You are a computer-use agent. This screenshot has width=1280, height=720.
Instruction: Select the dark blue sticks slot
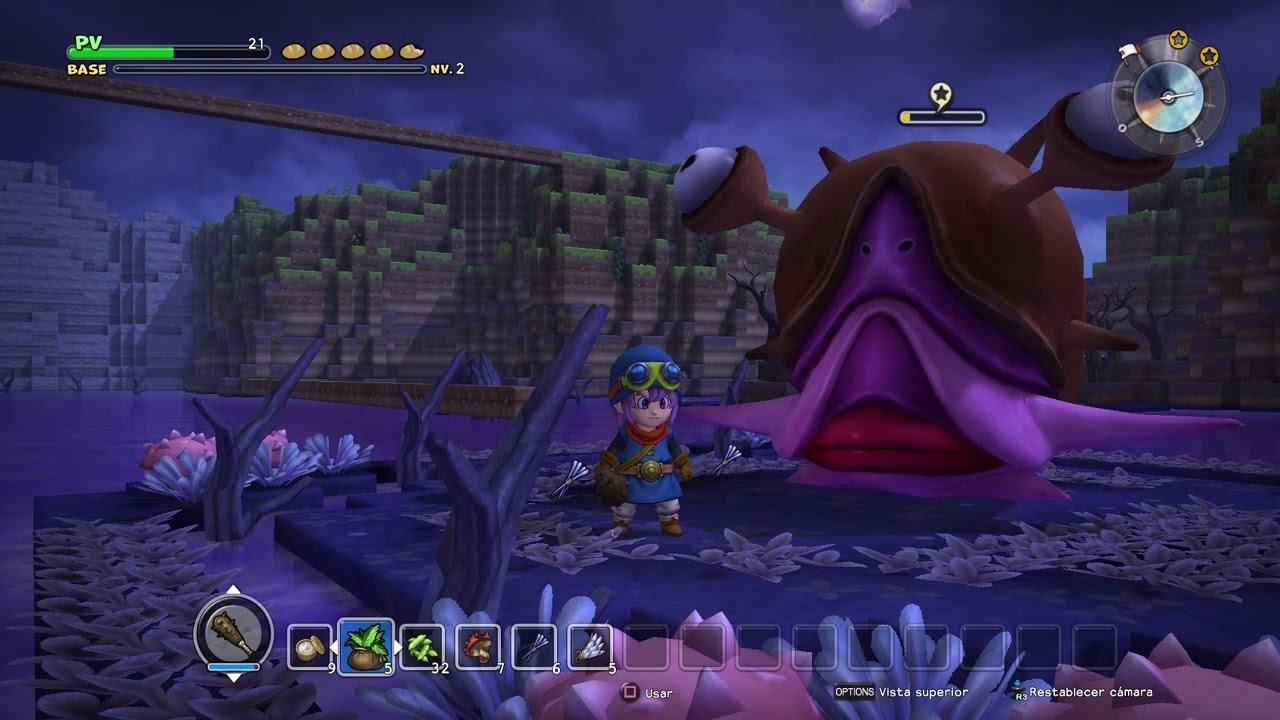tap(533, 647)
